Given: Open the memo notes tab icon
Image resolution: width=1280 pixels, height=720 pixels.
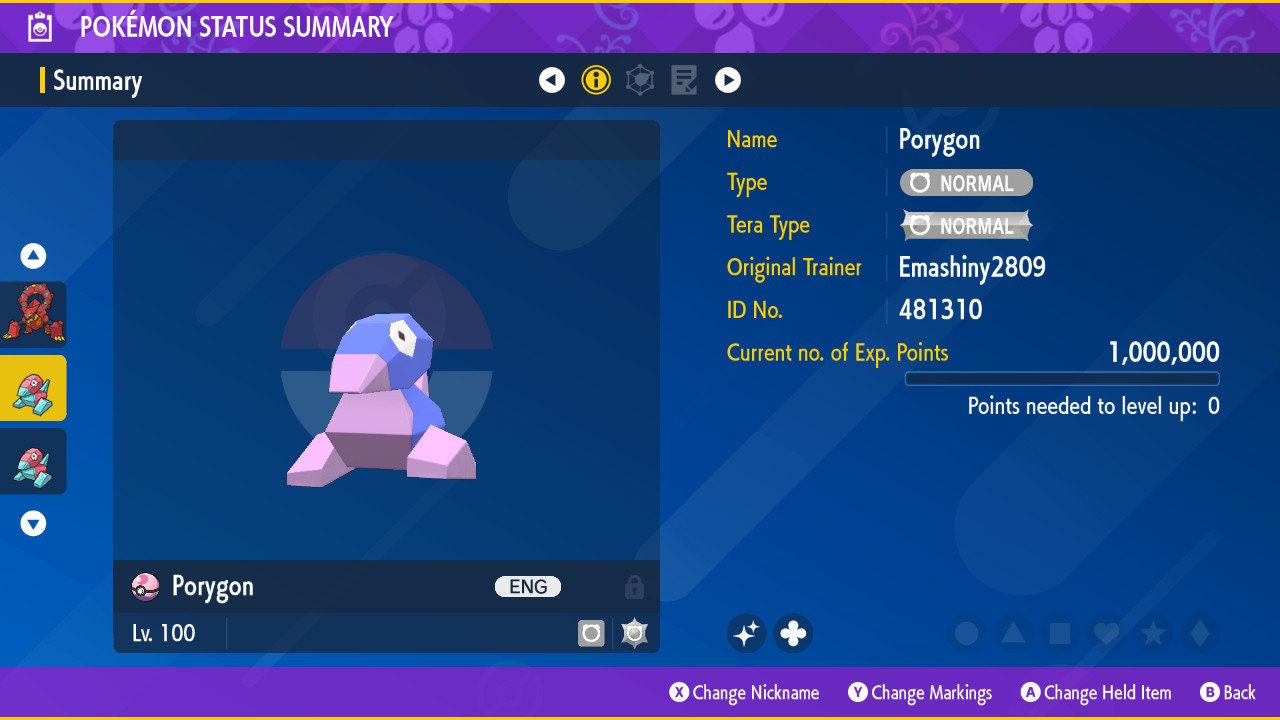Looking at the screenshot, I should [x=684, y=80].
